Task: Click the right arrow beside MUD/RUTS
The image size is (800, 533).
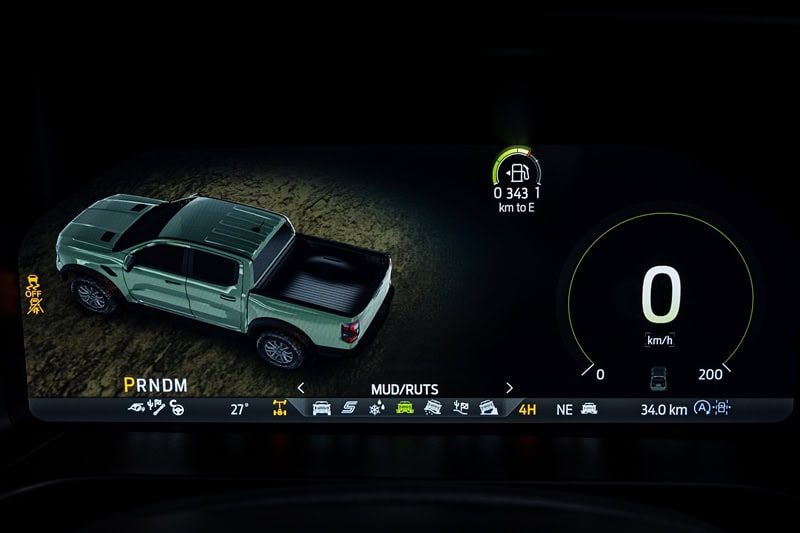Action: tap(509, 388)
